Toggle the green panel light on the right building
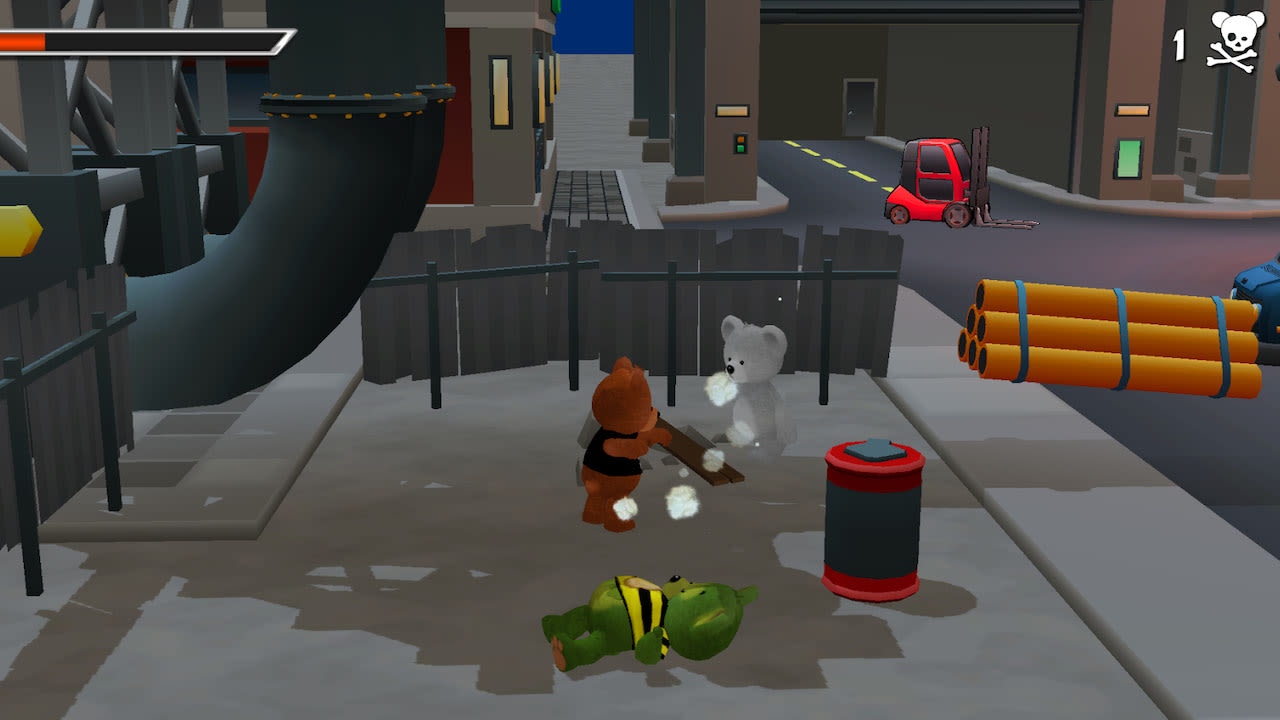The height and width of the screenshot is (720, 1280). tap(1128, 158)
